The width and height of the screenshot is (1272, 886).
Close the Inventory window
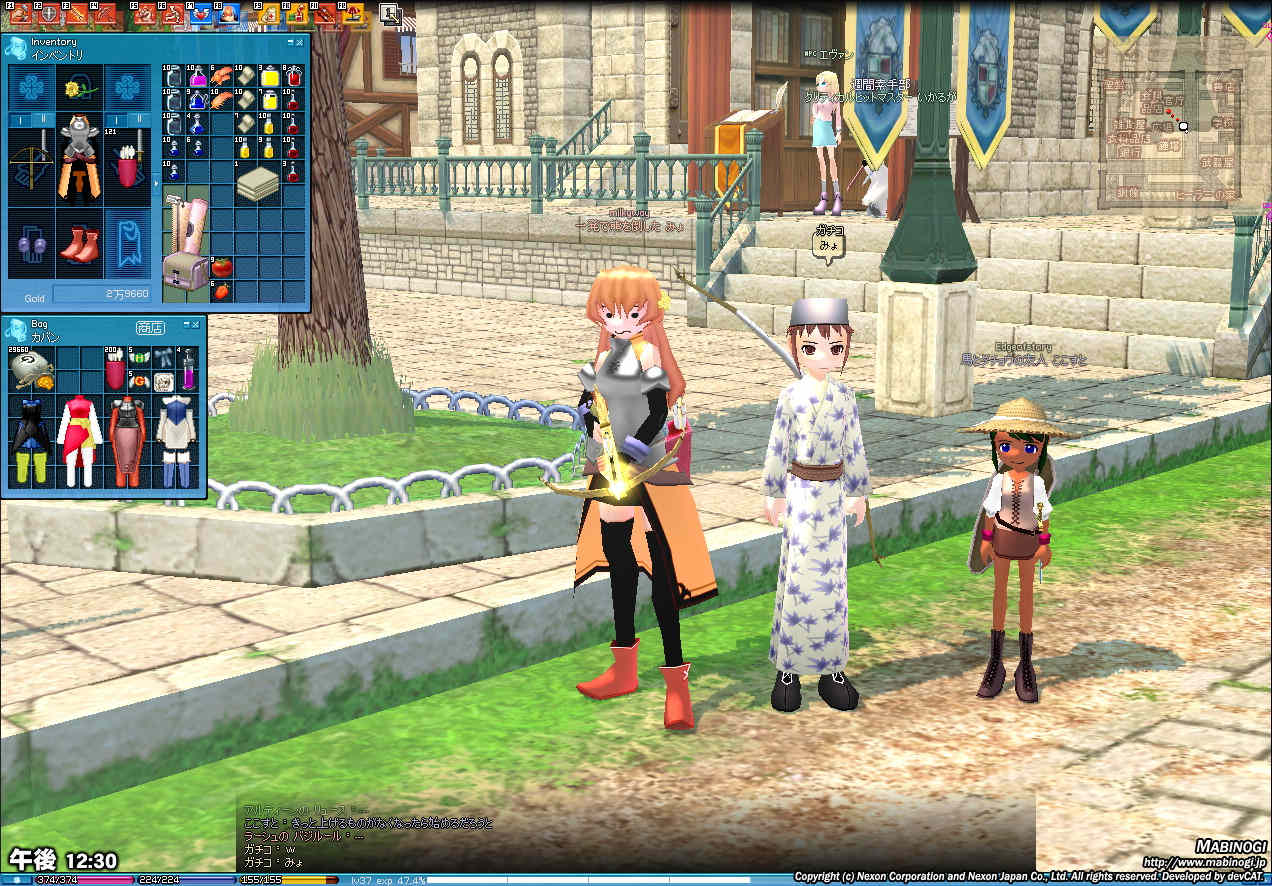301,43
